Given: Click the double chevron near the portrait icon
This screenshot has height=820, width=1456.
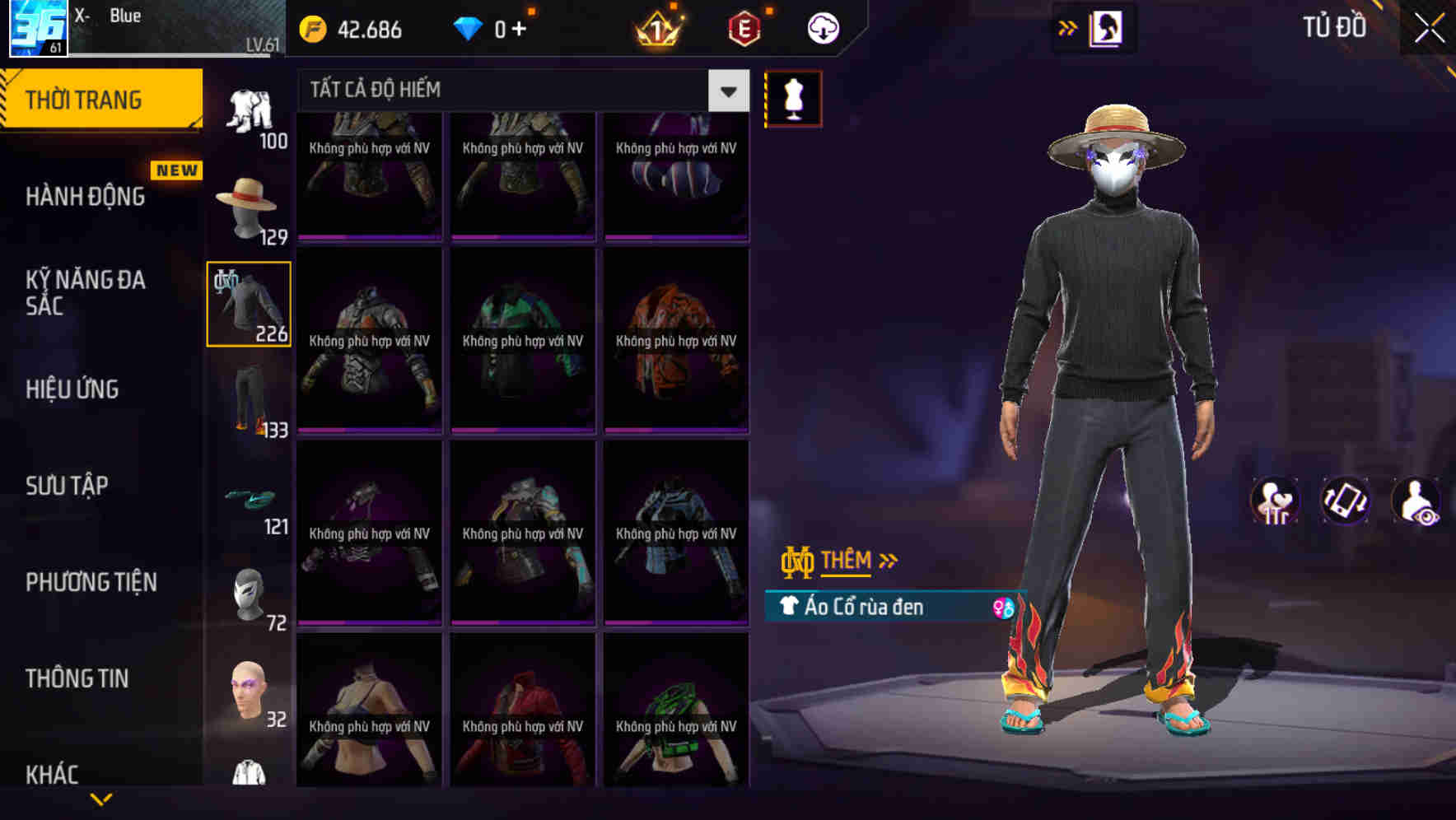Looking at the screenshot, I should point(1068,27).
